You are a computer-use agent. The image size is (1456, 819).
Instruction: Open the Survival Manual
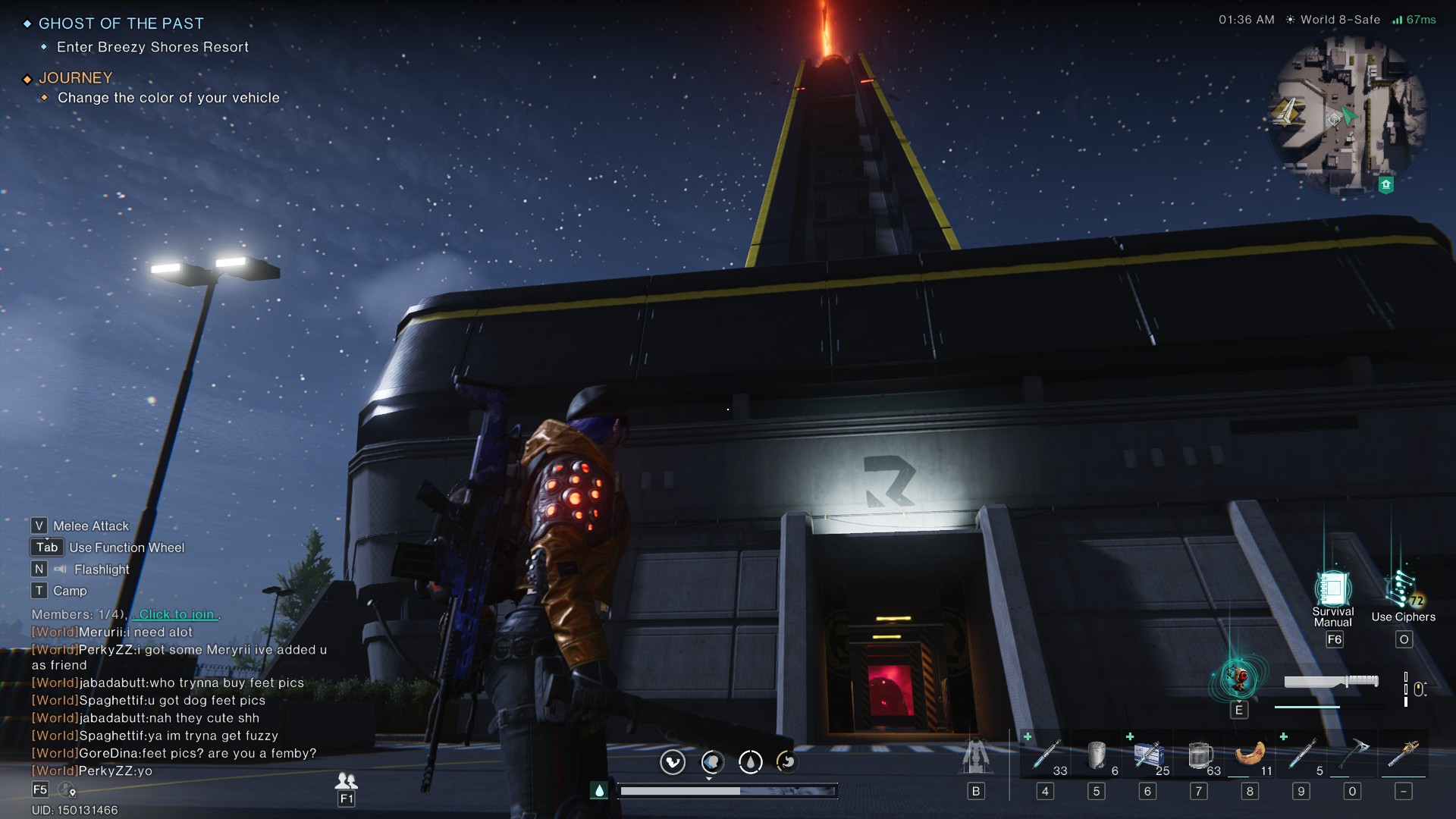coord(1333,591)
